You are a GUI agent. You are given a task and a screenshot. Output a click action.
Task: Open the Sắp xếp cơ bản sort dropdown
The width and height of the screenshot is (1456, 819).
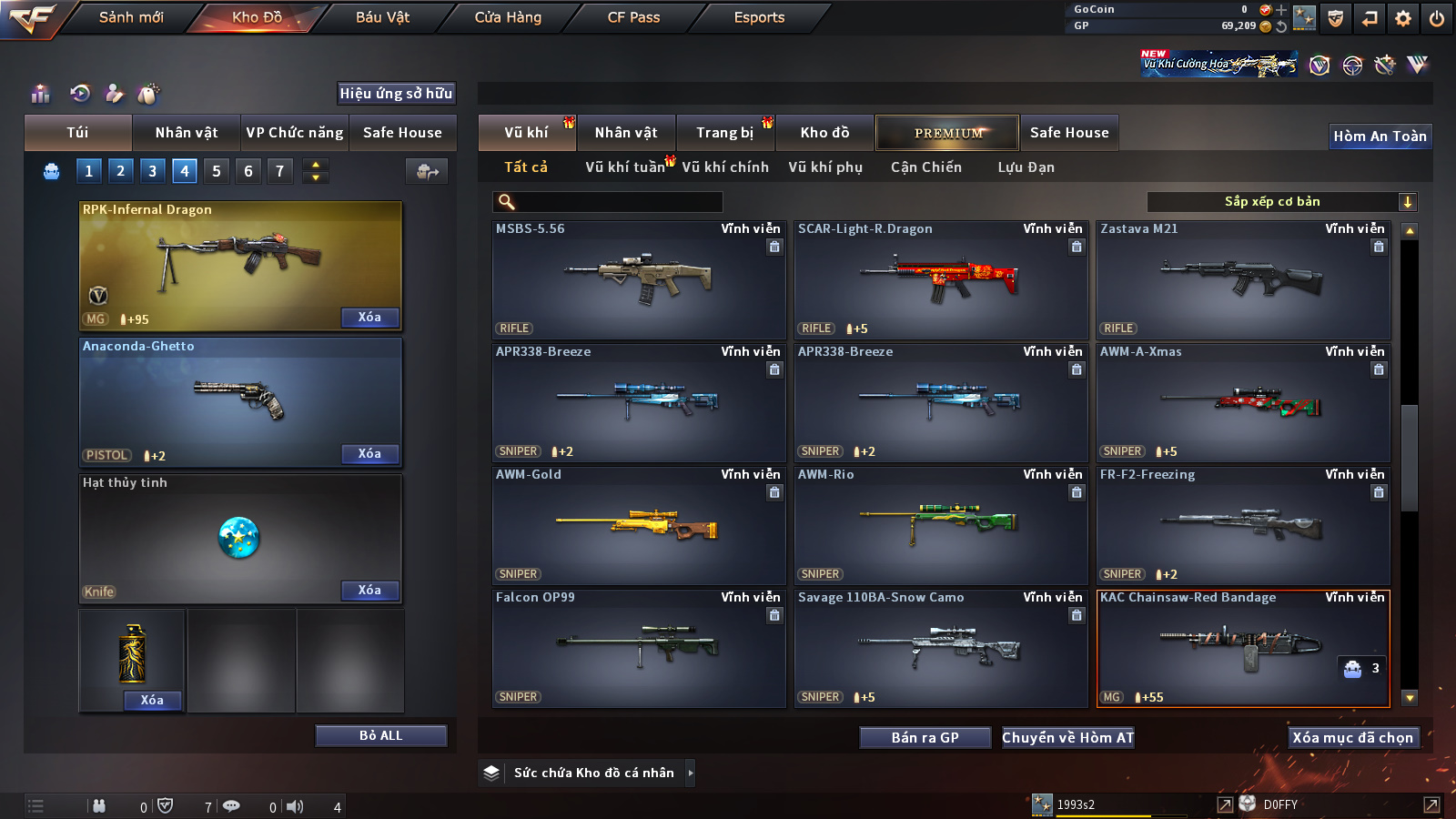click(1281, 202)
